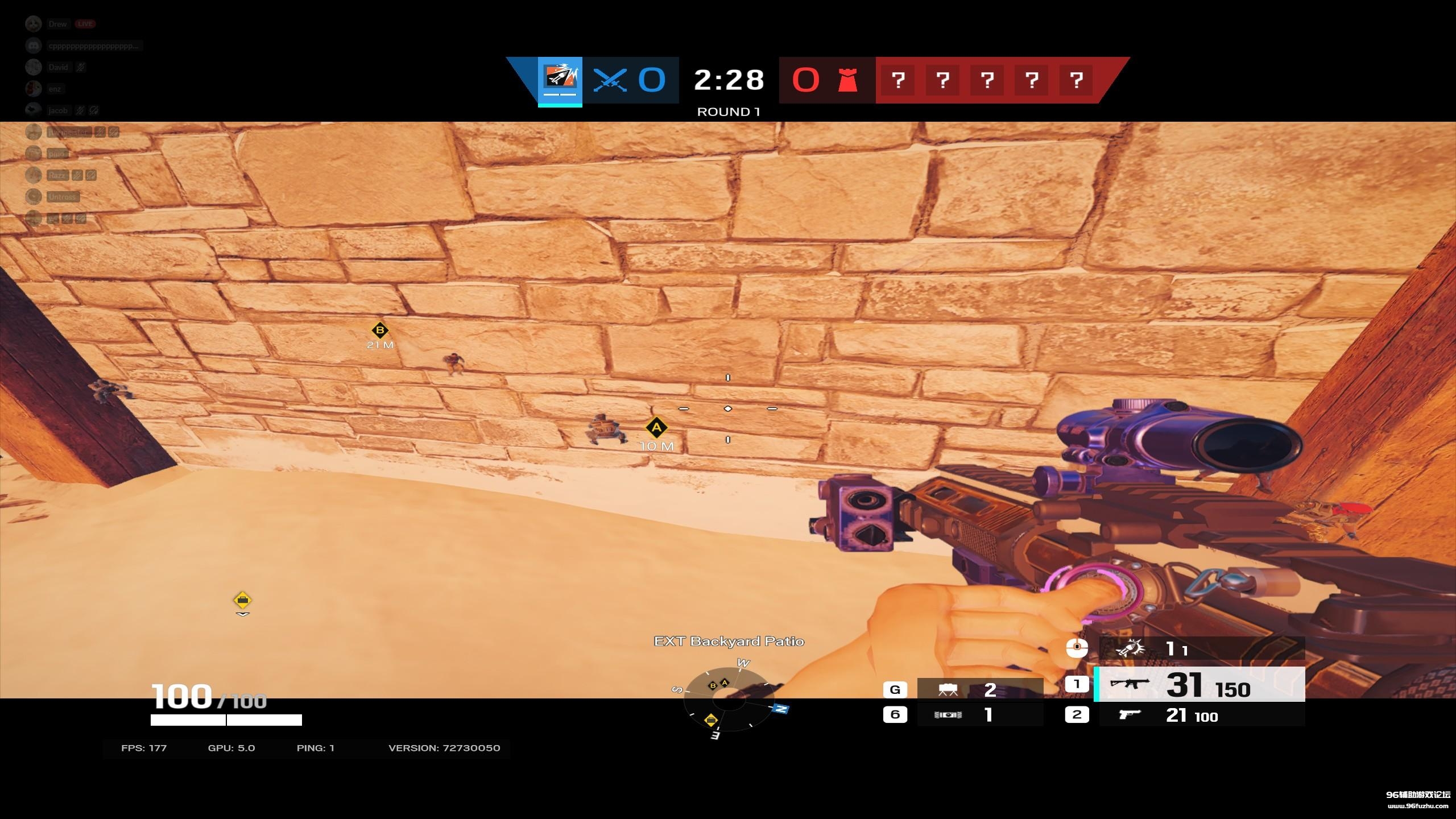Click the compass at bottom center
Image resolution: width=1456 pixels, height=819 pixels.
tap(729, 701)
